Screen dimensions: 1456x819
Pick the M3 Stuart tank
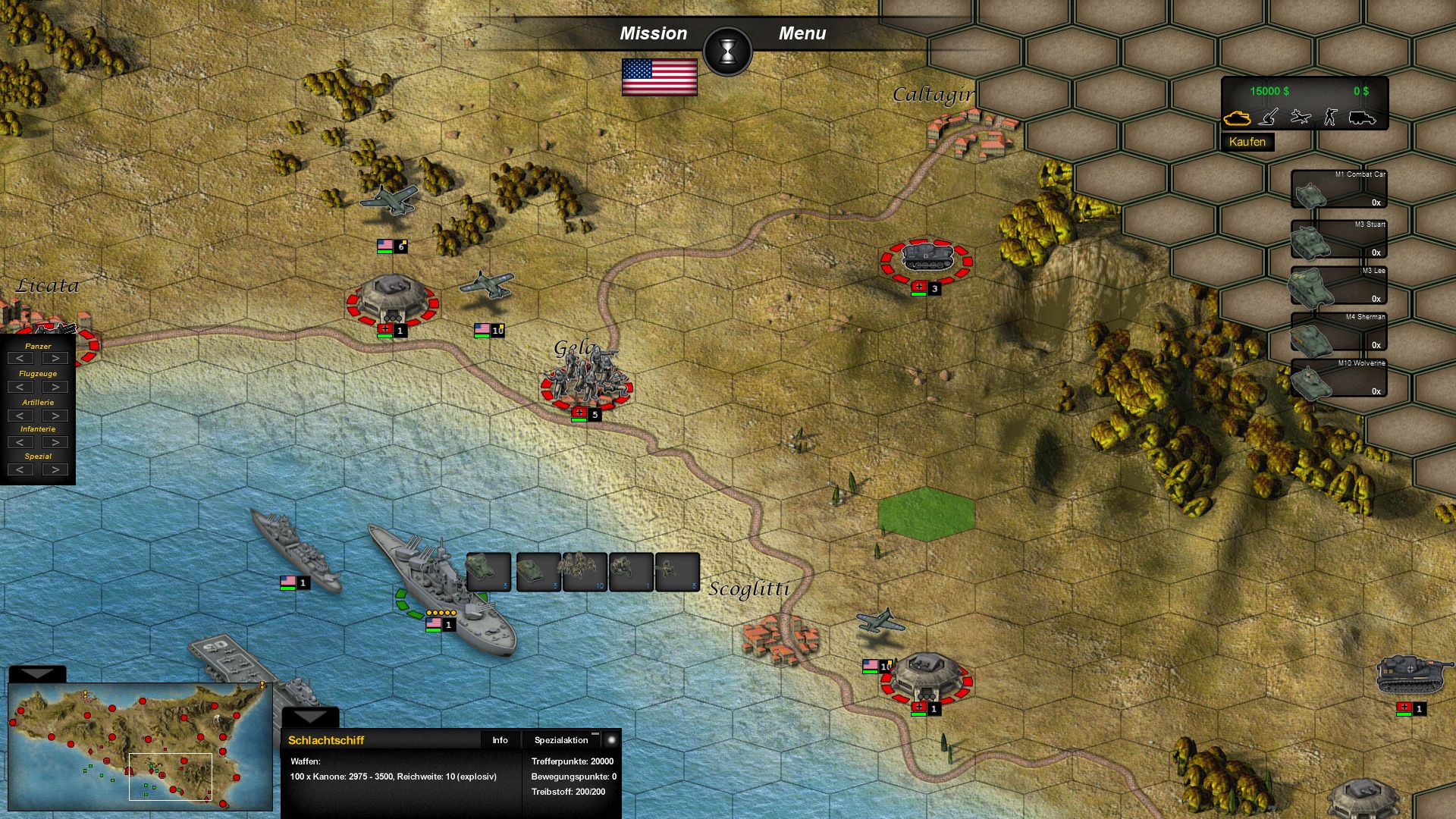[1338, 239]
